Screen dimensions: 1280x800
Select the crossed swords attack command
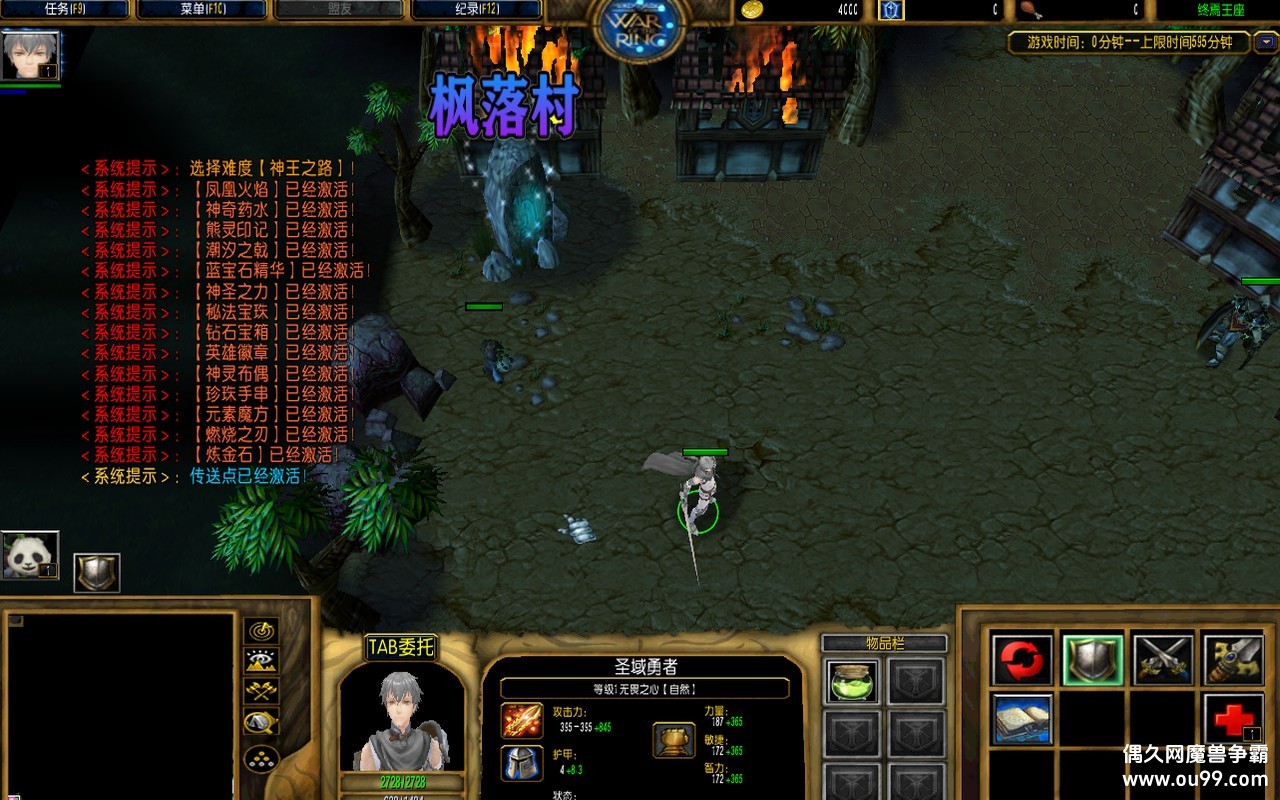click(1163, 660)
